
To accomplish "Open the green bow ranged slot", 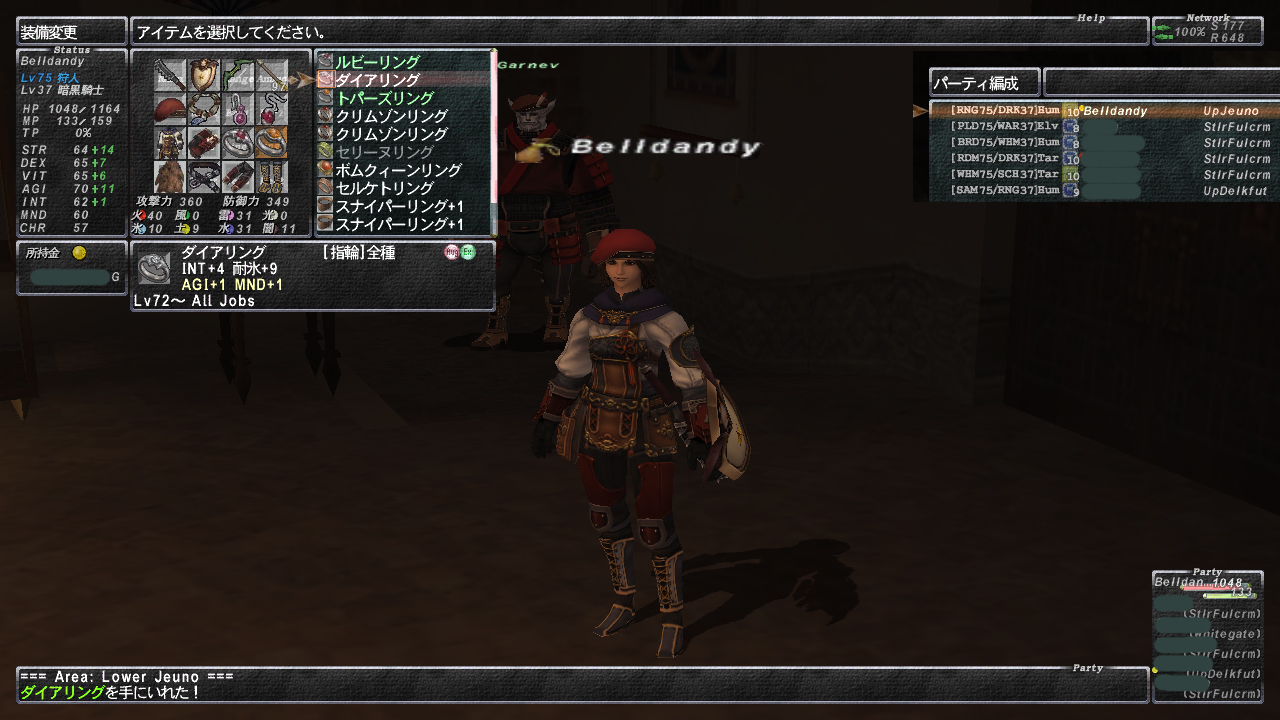I will (x=238, y=76).
